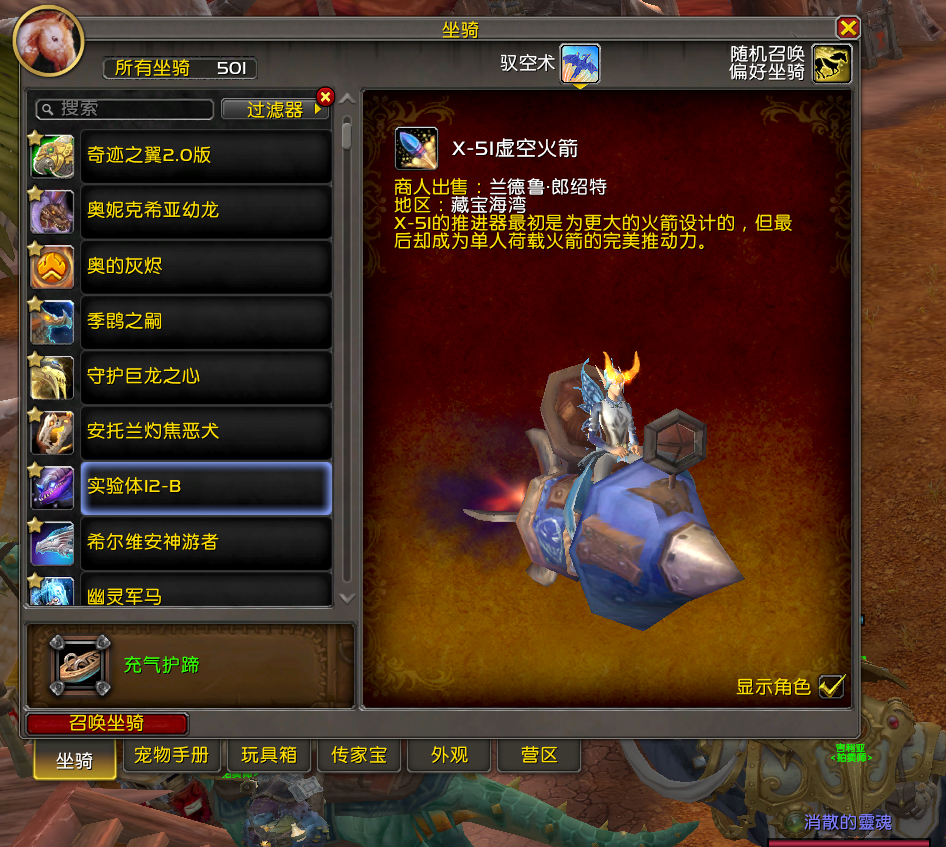Close the mount journal window
The height and width of the screenshot is (847, 946).
pyautogui.click(x=848, y=28)
